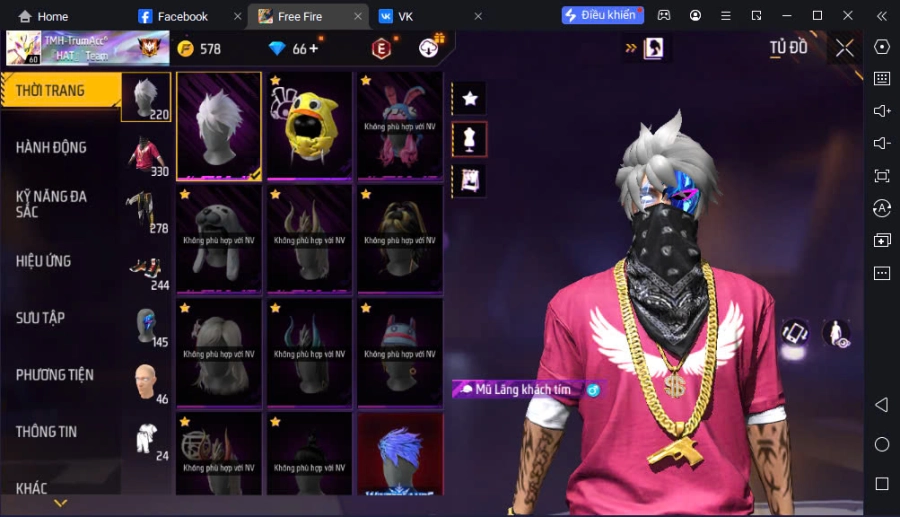Image resolution: width=900 pixels, height=517 pixels.
Task: Select the white spiky hair item
Action: coord(219,125)
